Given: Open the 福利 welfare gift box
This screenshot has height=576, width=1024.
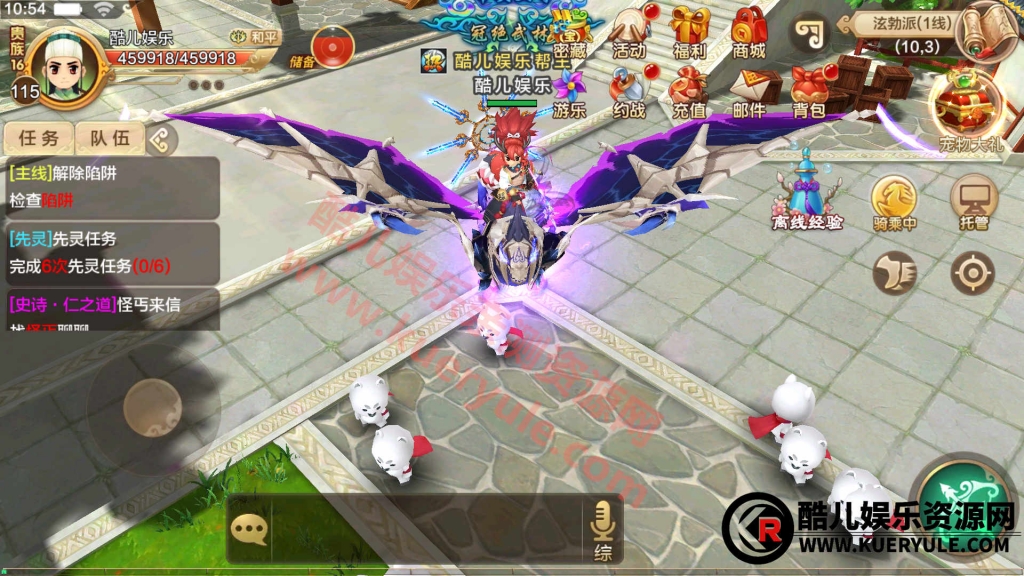Looking at the screenshot, I should [x=689, y=32].
